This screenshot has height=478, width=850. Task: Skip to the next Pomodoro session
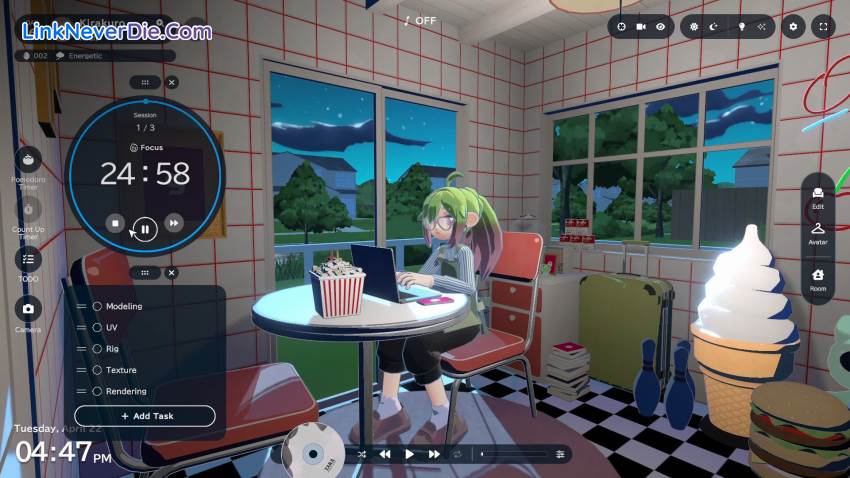174,223
